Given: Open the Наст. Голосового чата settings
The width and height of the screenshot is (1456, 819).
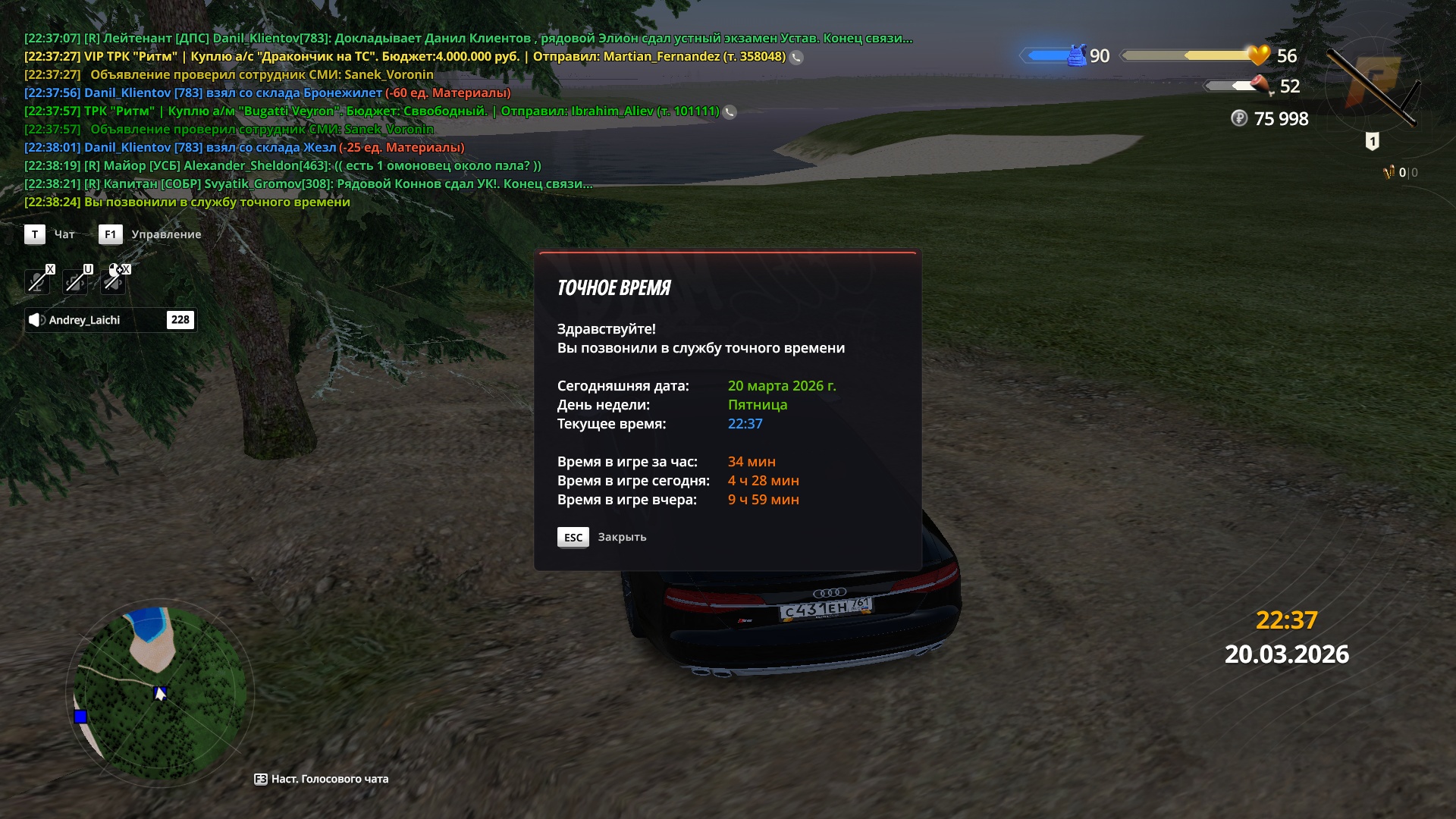Looking at the screenshot, I should 322,779.
